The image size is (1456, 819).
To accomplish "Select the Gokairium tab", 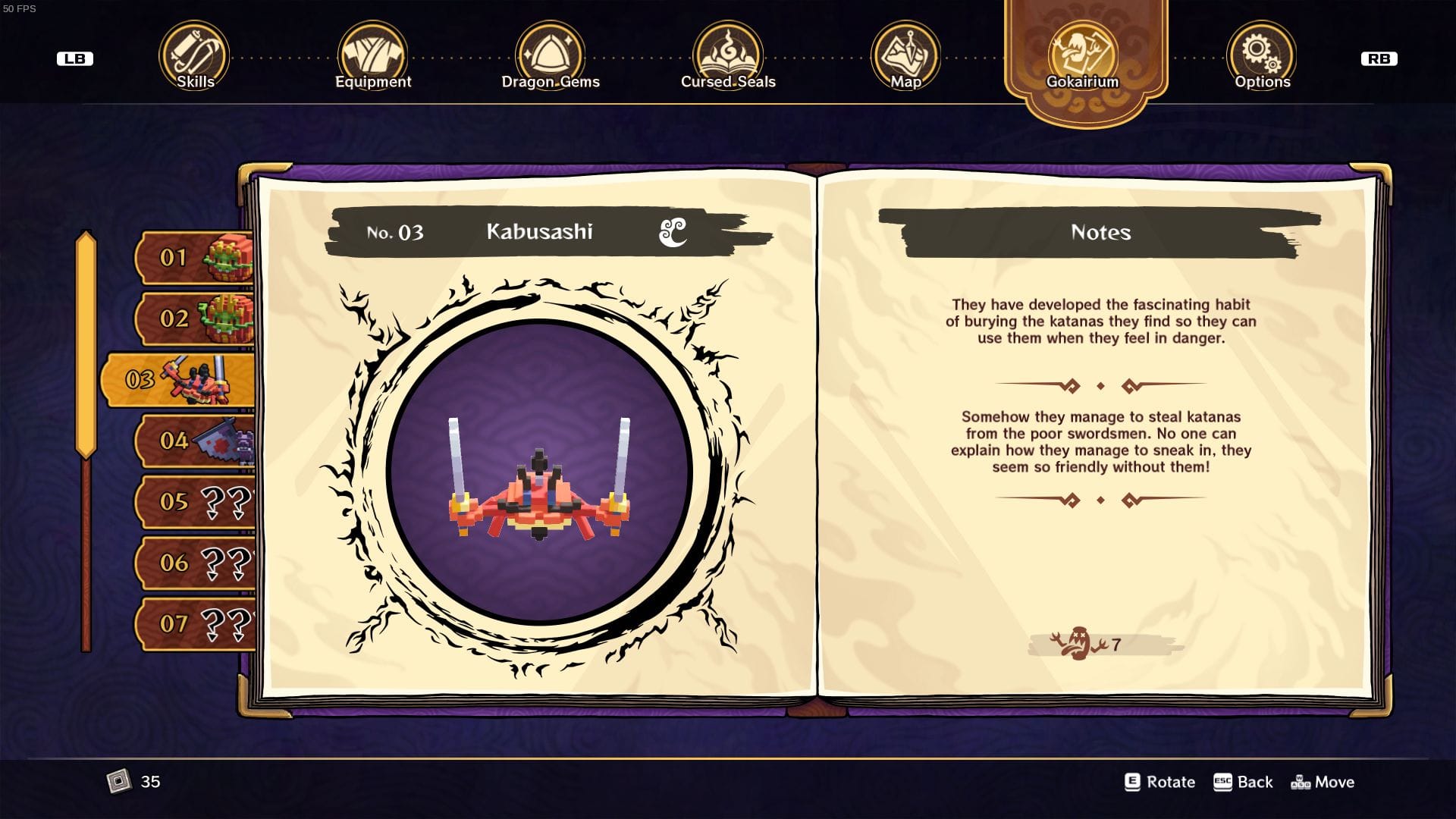I will pos(1082,57).
